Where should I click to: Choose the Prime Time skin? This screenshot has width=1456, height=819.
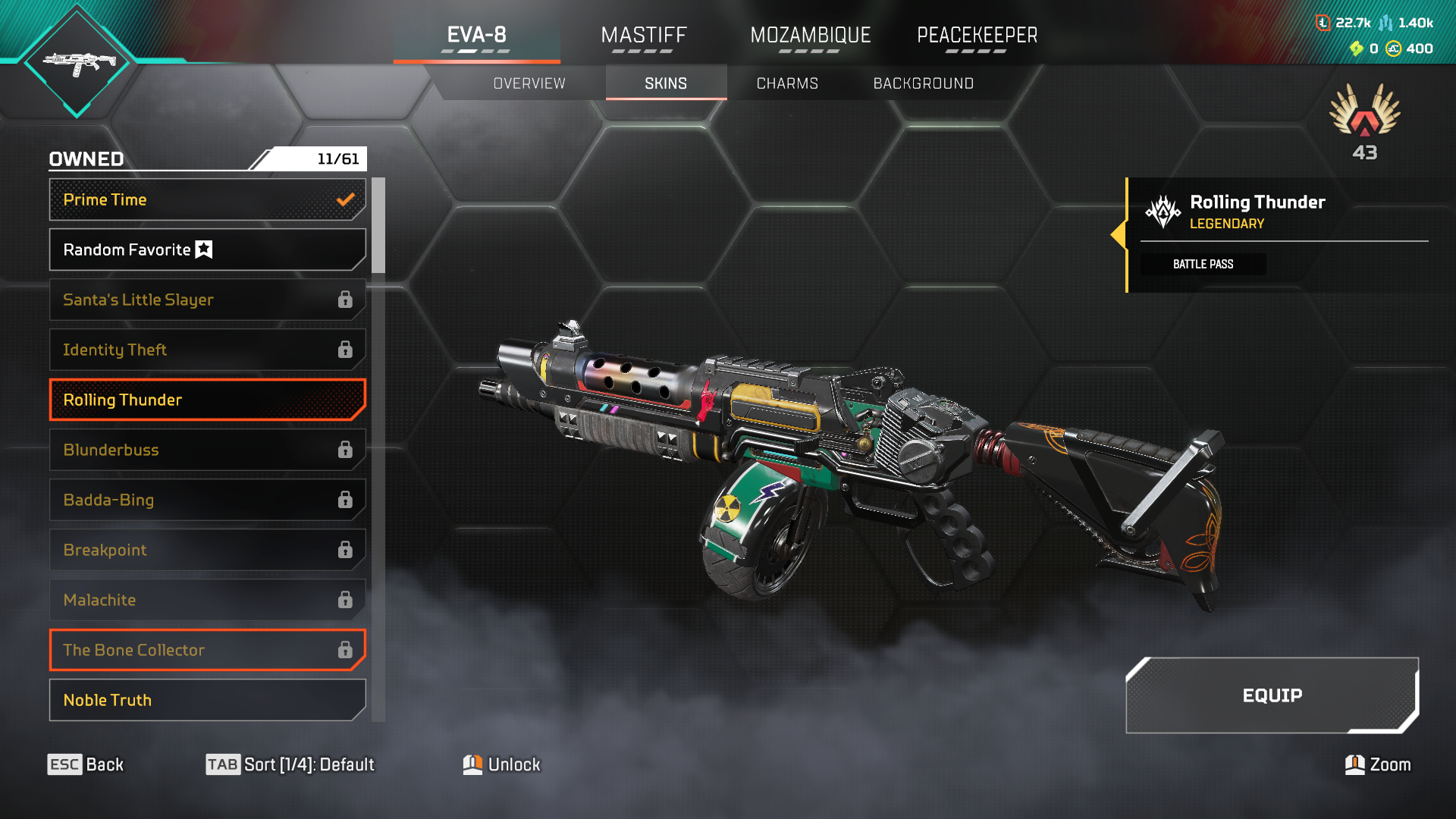[x=207, y=199]
